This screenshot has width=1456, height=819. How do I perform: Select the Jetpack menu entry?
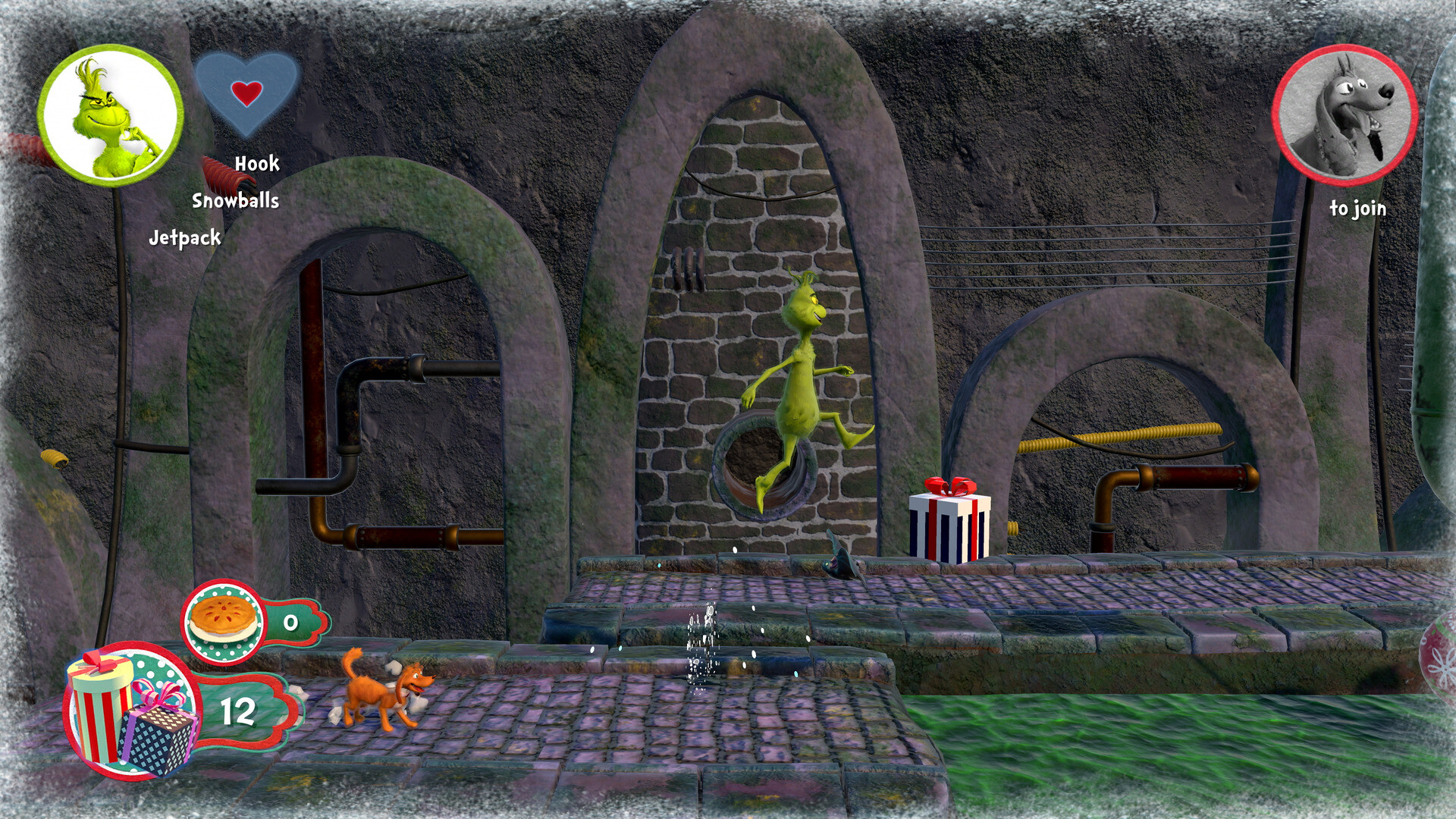click(186, 237)
